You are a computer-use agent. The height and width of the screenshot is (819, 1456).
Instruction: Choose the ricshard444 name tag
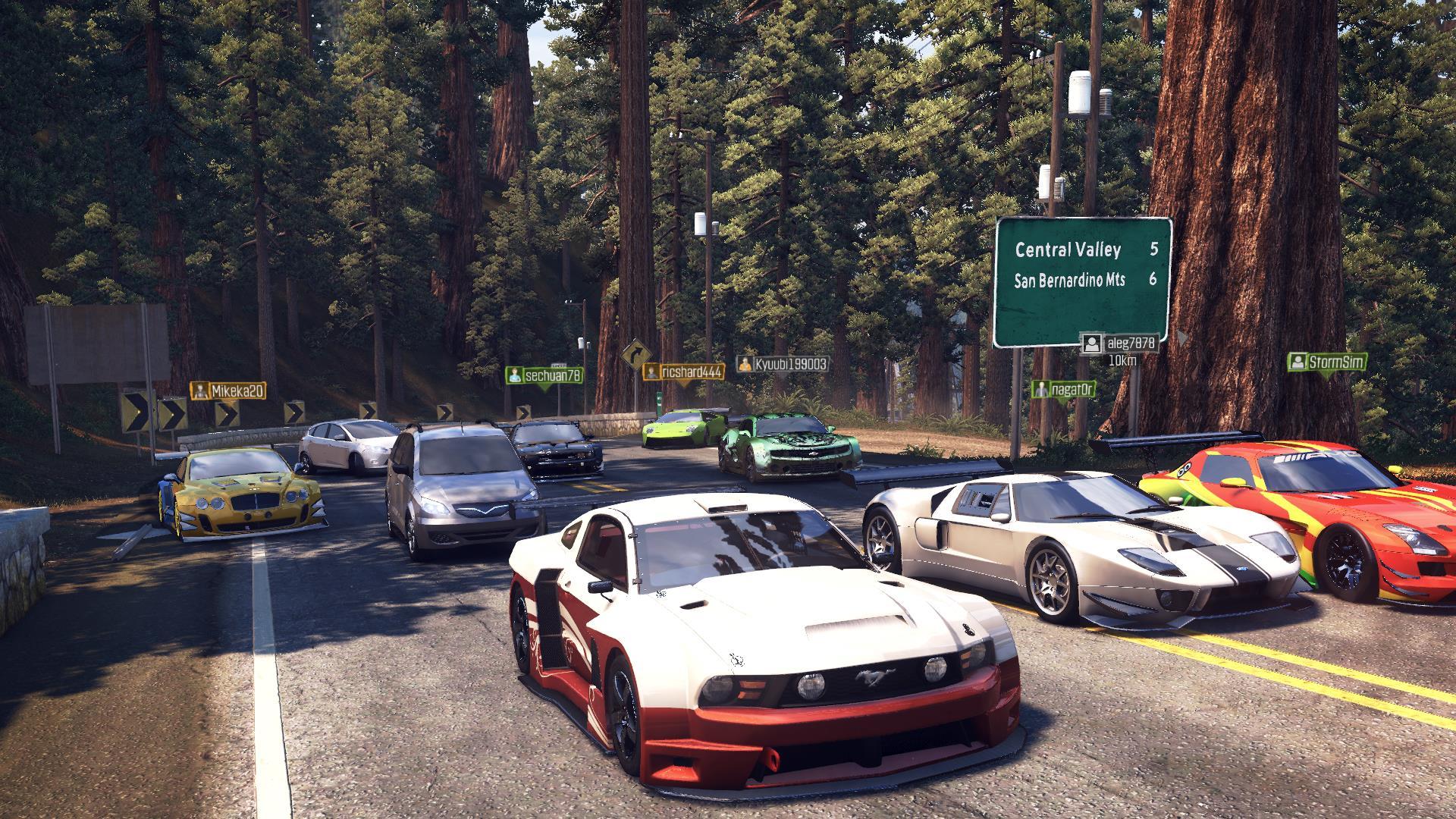coord(683,371)
